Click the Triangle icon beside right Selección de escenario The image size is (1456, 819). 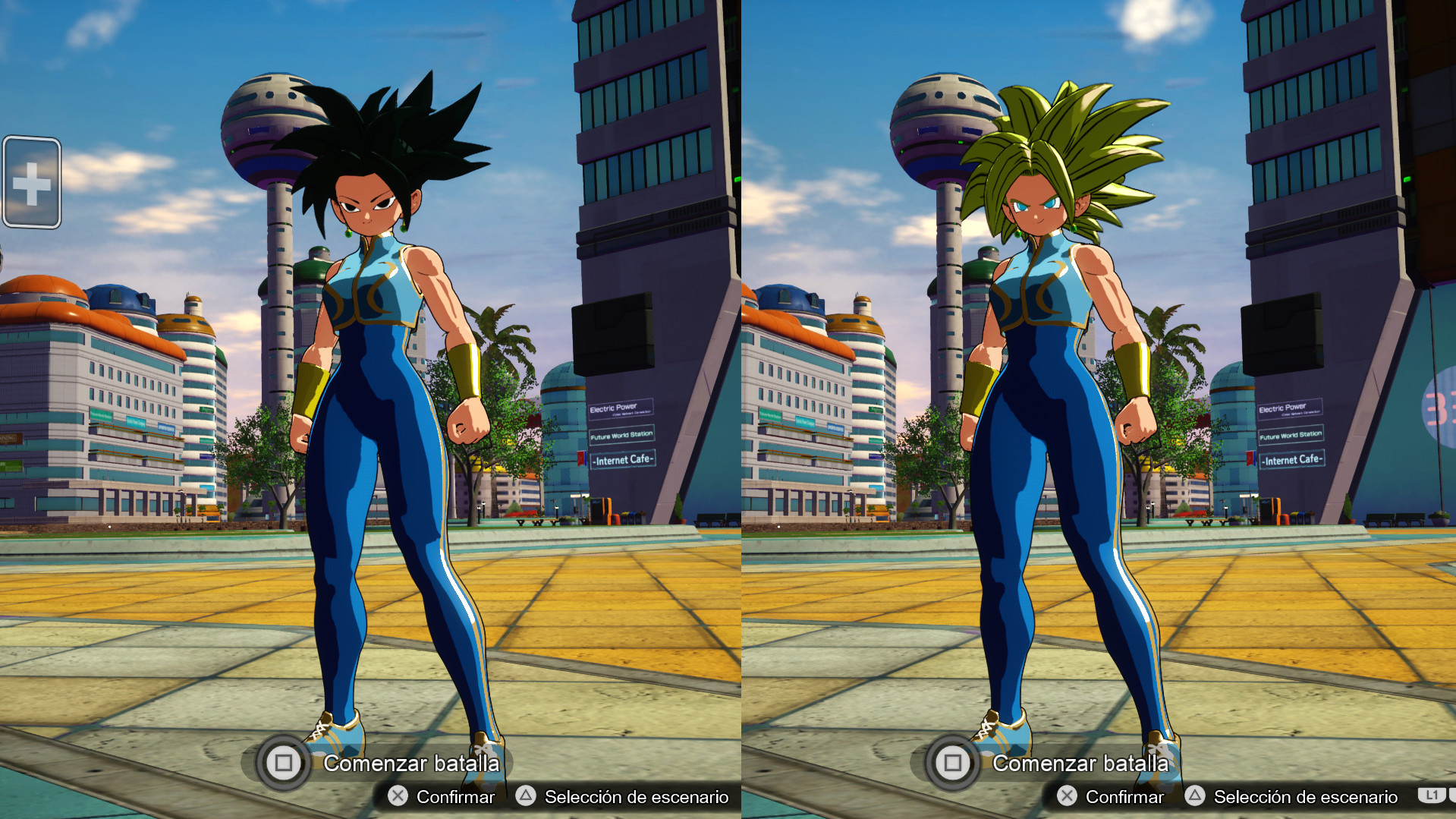1195,797
